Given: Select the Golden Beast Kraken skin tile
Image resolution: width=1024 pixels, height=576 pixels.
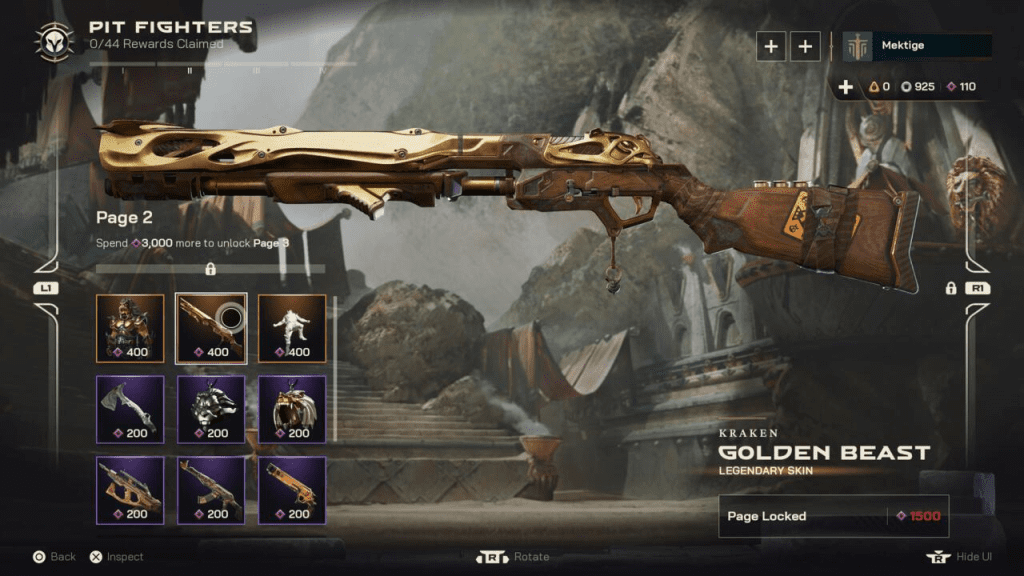Looking at the screenshot, I should point(211,328).
